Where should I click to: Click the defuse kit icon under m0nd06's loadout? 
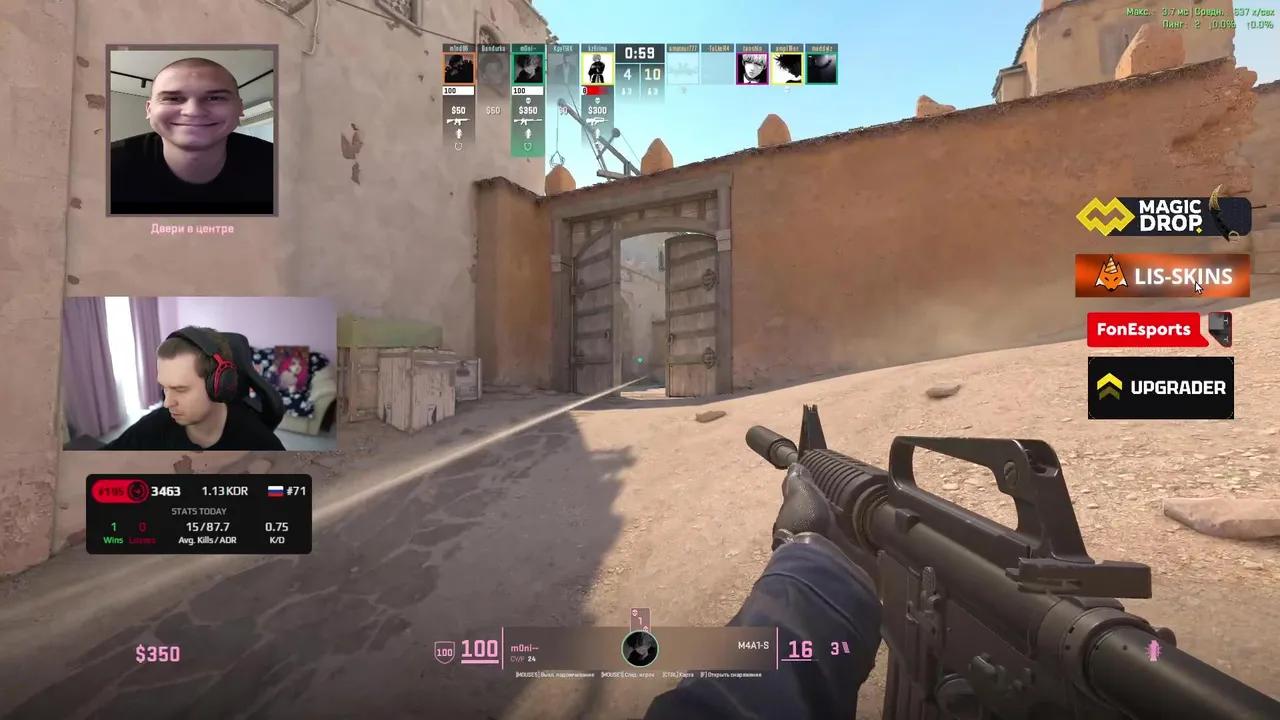pyautogui.click(x=458, y=146)
